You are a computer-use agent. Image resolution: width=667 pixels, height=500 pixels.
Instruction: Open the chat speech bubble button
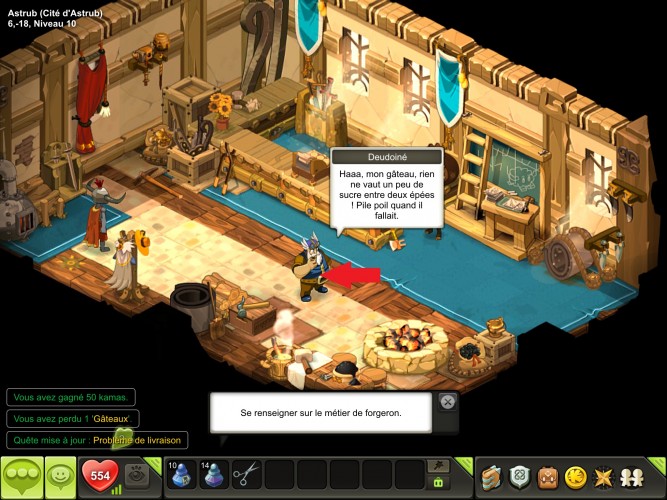(21, 476)
